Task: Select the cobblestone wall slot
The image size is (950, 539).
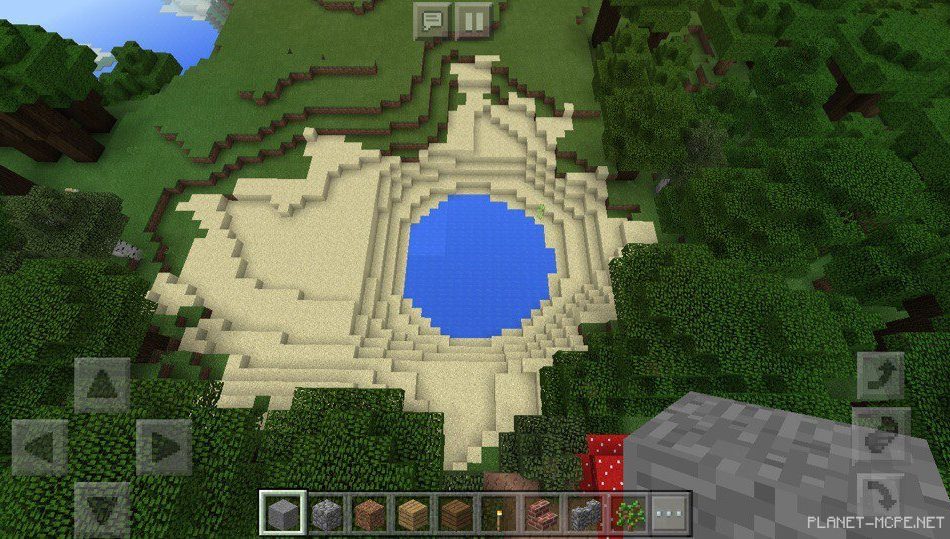Action: coord(584,514)
